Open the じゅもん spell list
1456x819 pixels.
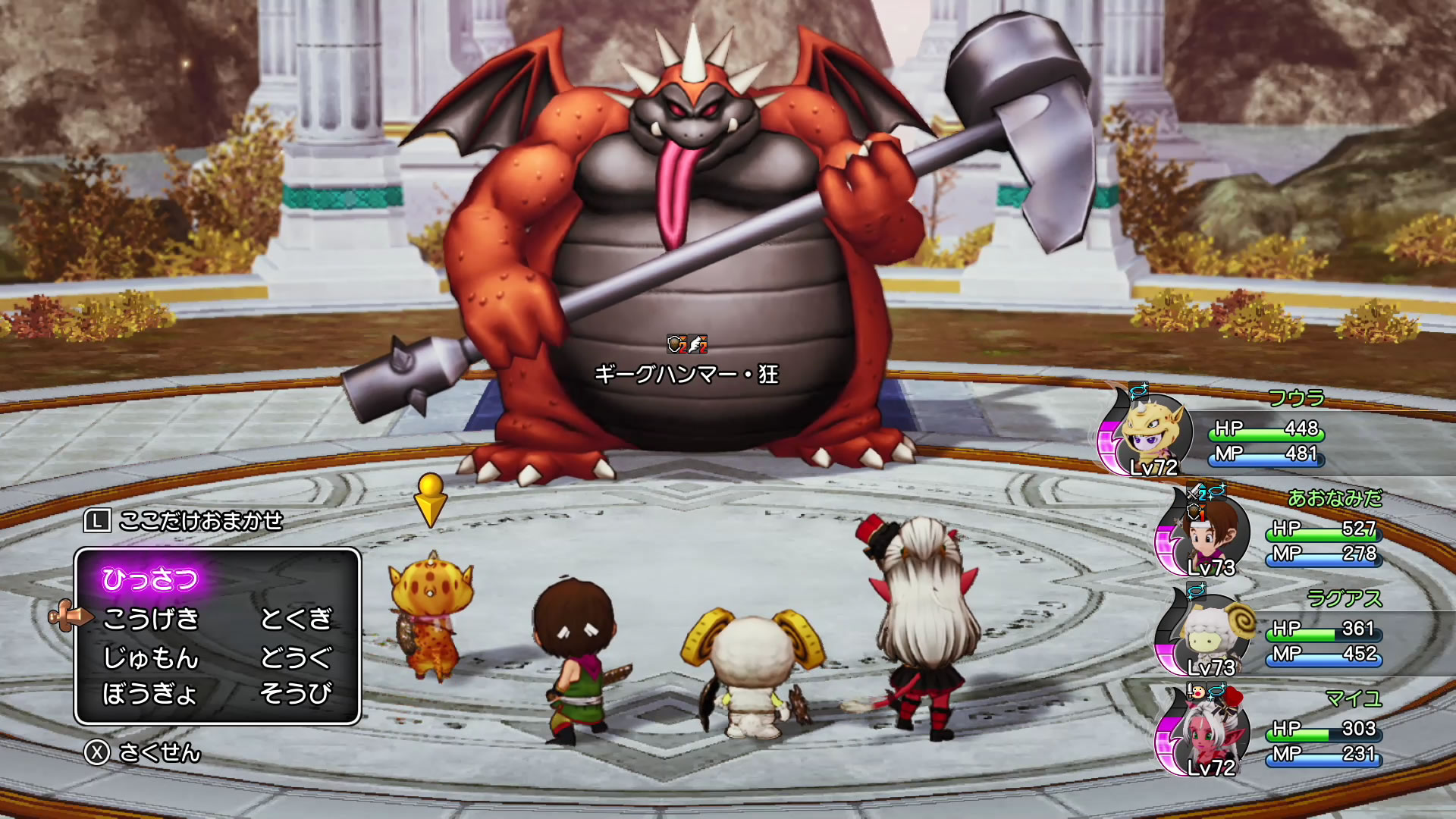[151, 657]
